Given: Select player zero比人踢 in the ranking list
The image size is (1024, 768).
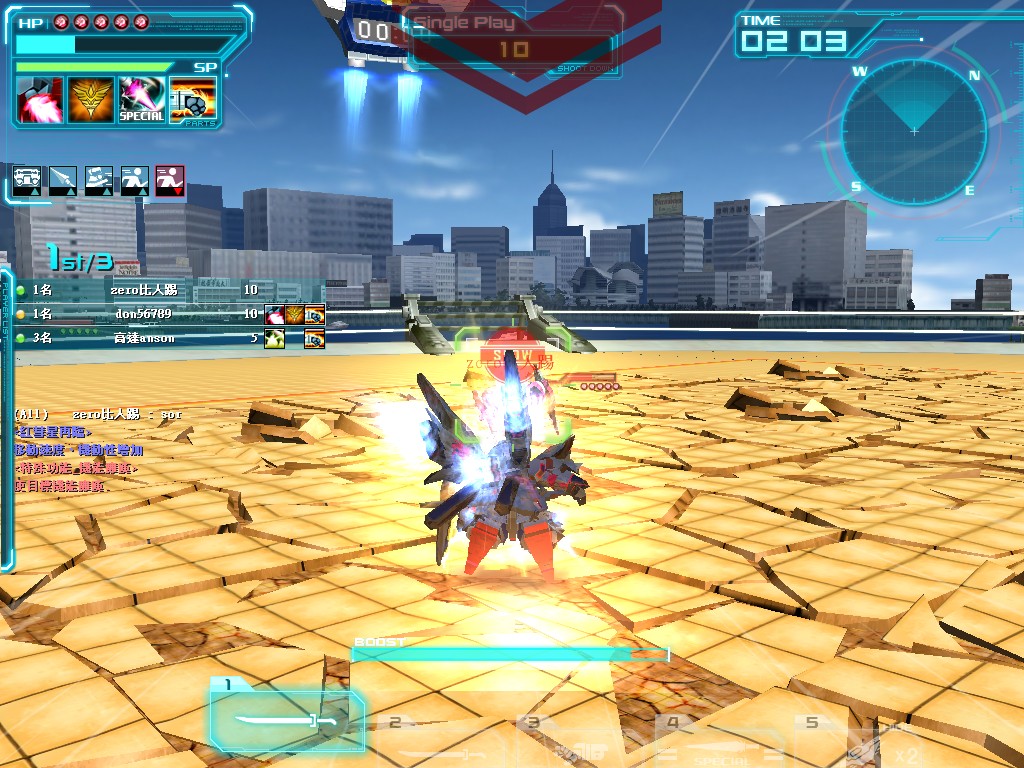Looking at the screenshot, I should (x=145, y=290).
